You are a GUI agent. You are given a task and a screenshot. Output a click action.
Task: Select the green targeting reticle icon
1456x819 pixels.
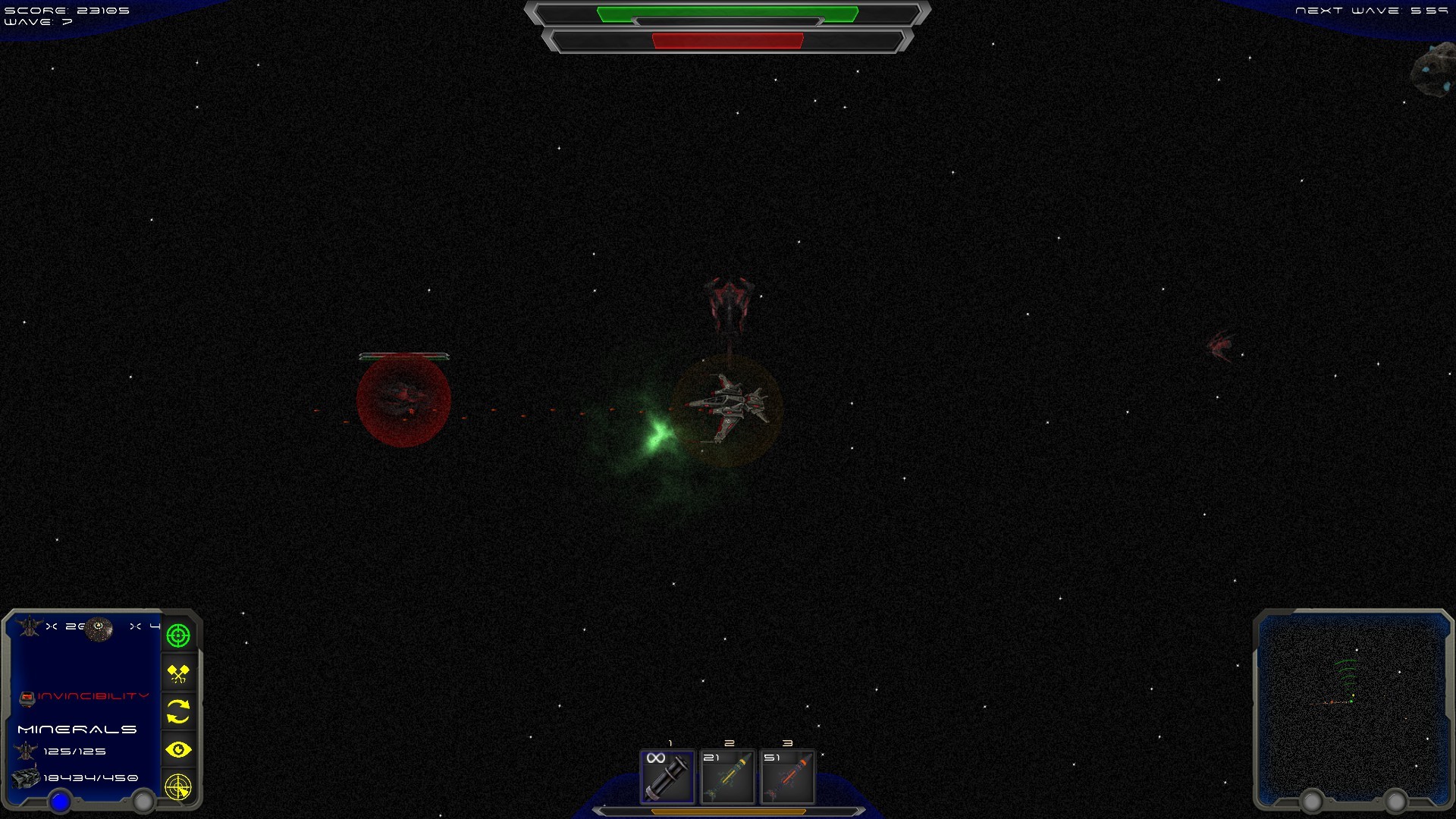tap(178, 635)
